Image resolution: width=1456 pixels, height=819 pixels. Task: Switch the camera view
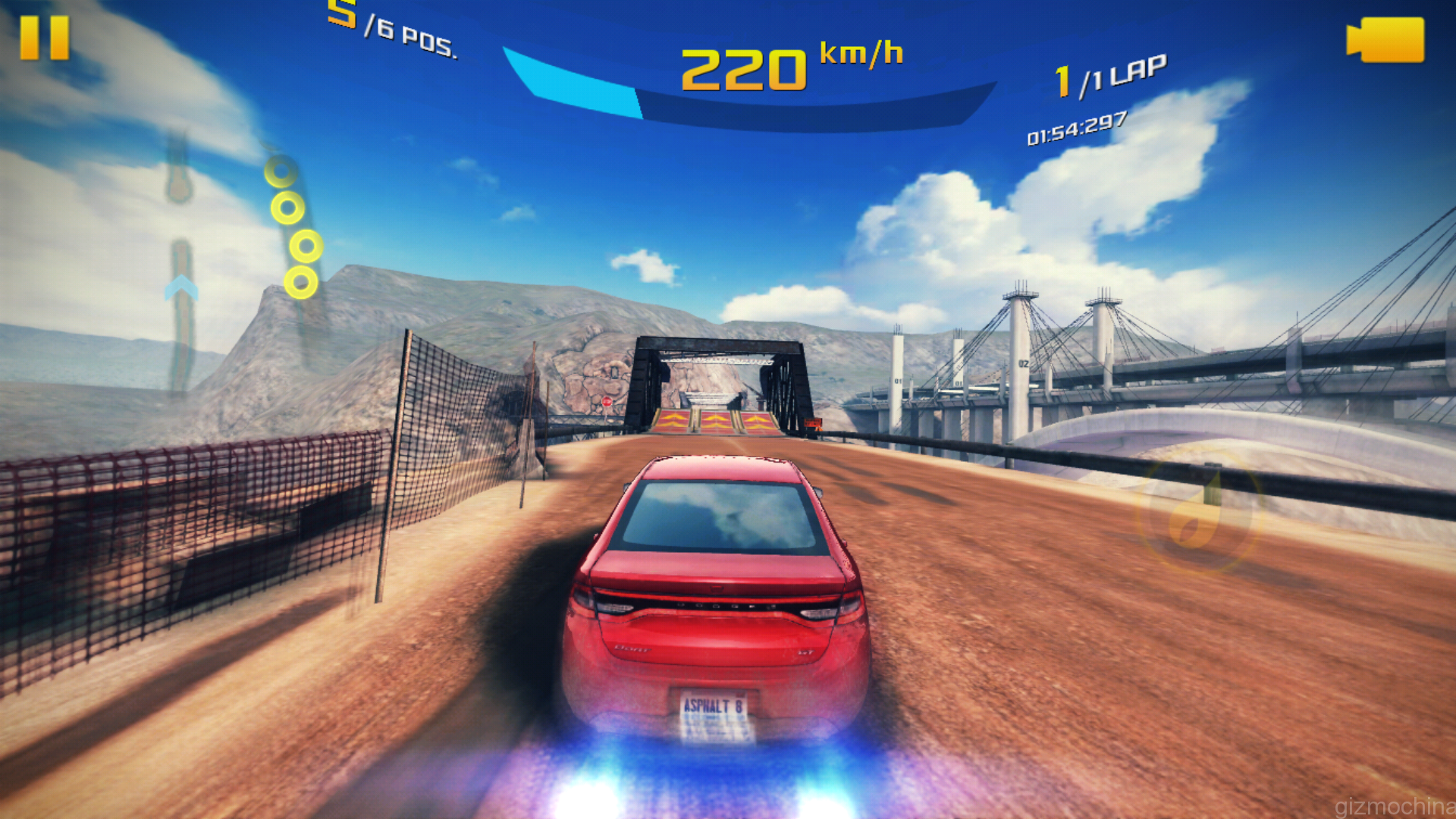pyautogui.click(x=1385, y=39)
